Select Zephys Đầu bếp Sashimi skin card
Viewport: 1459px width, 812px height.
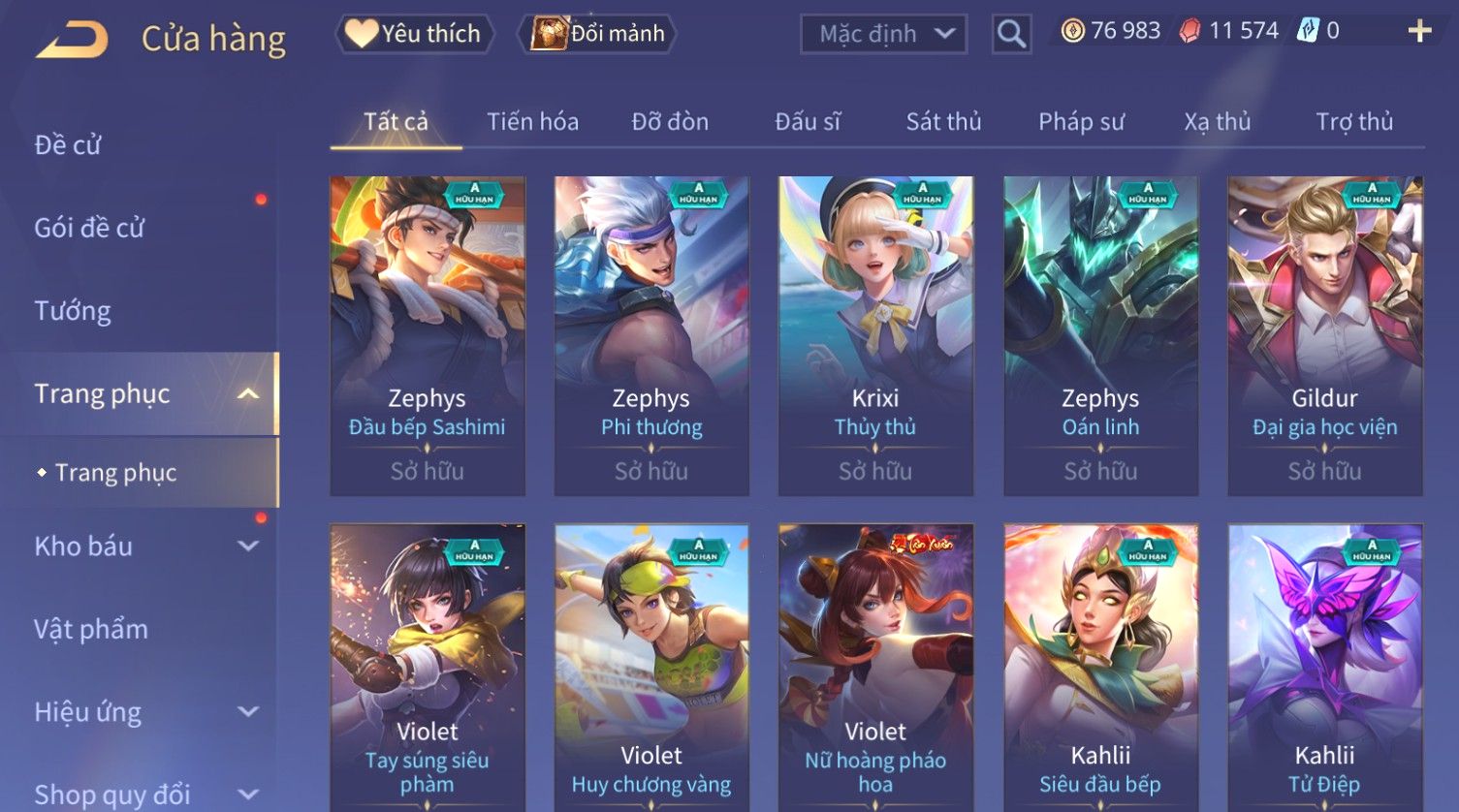click(428, 335)
